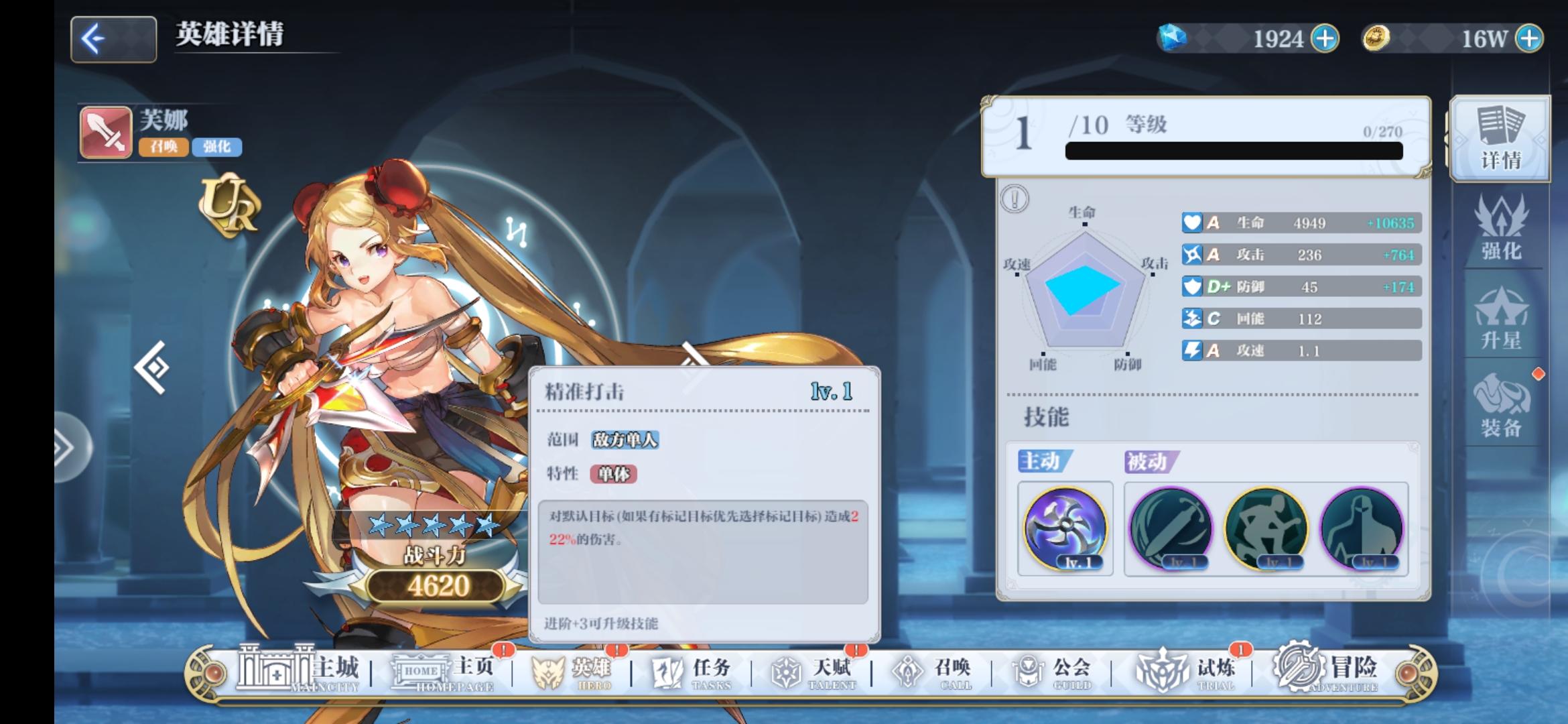The height and width of the screenshot is (724, 1568).
Task: Open the first passive skill dagger icon
Action: (1171, 529)
